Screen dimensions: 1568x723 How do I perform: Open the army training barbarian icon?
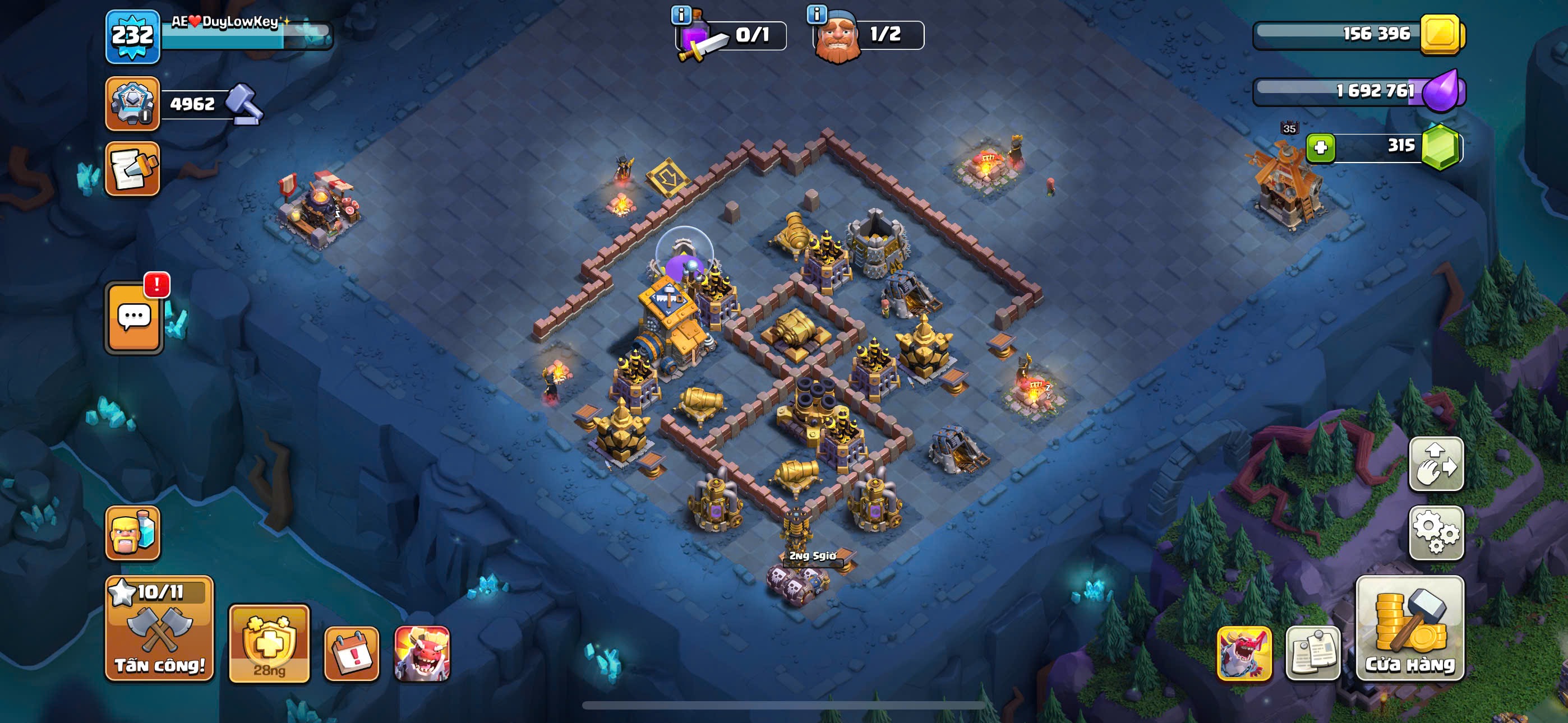tap(132, 533)
